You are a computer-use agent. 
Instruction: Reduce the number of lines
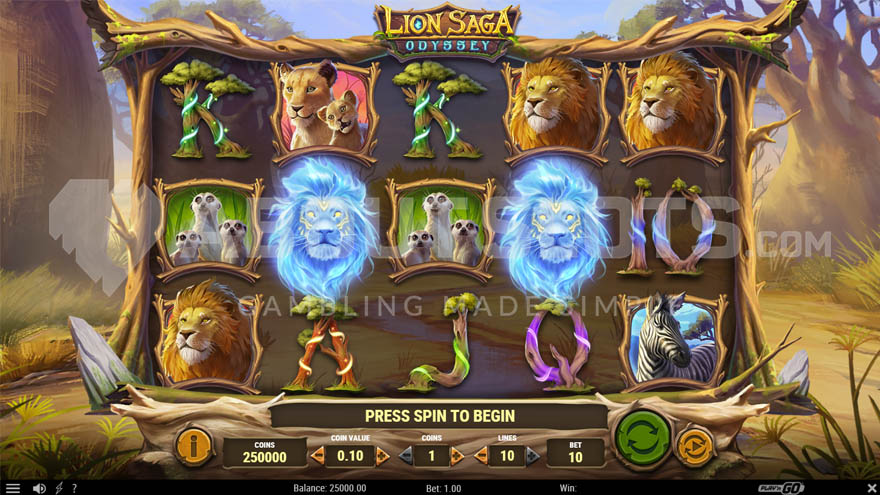[x=482, y=456]
